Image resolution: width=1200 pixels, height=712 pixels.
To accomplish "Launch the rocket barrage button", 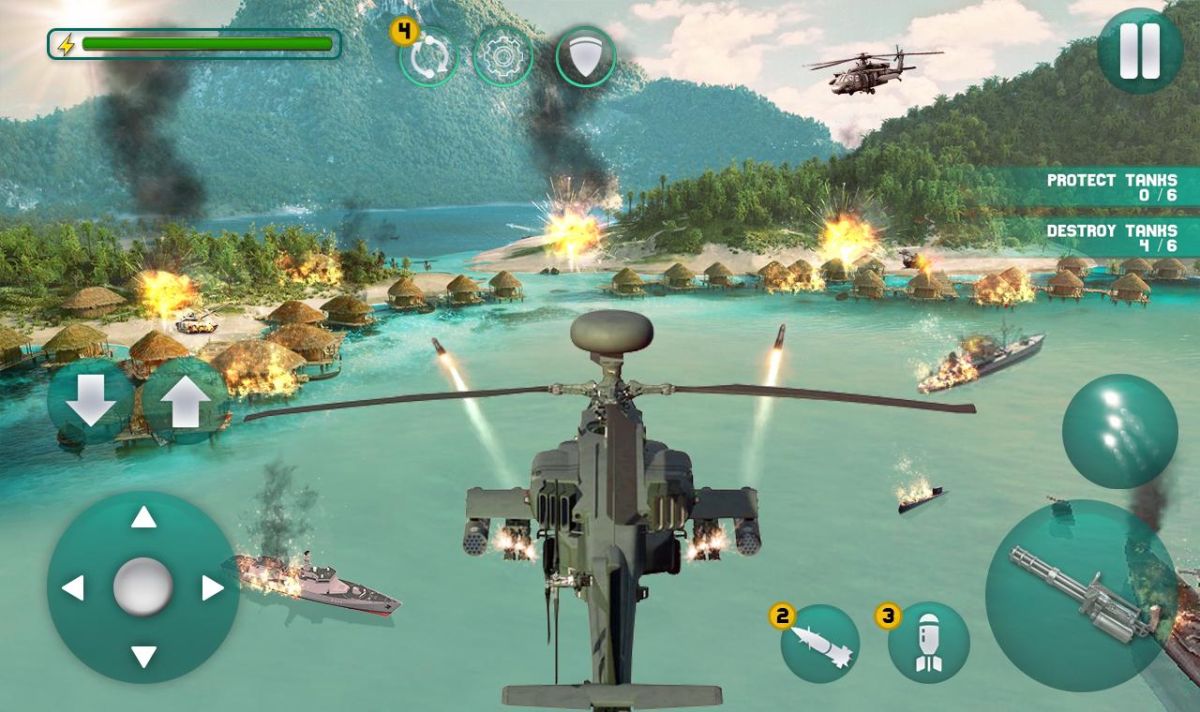I will tap(1119, 431).
